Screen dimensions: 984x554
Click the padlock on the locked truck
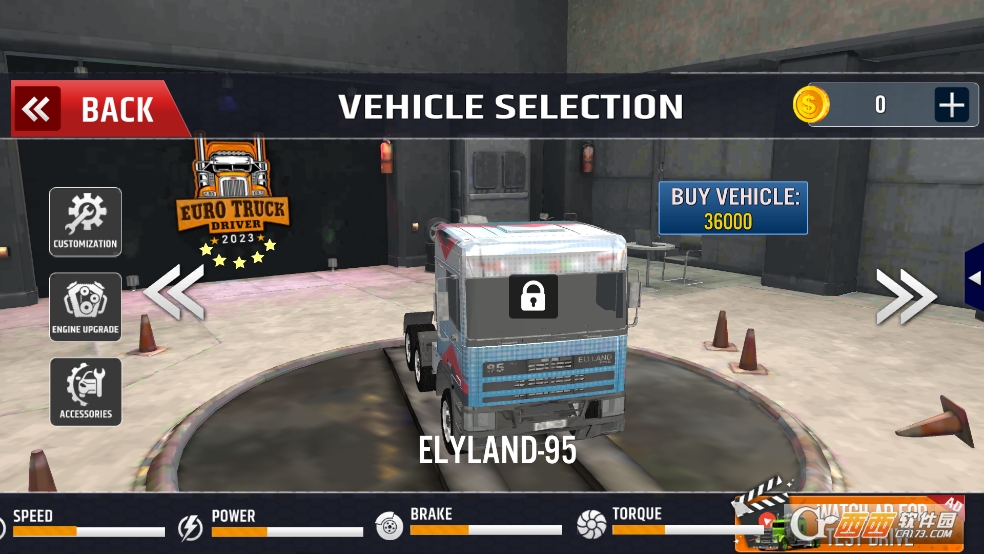pyautogui.click(x=533, y=296)
